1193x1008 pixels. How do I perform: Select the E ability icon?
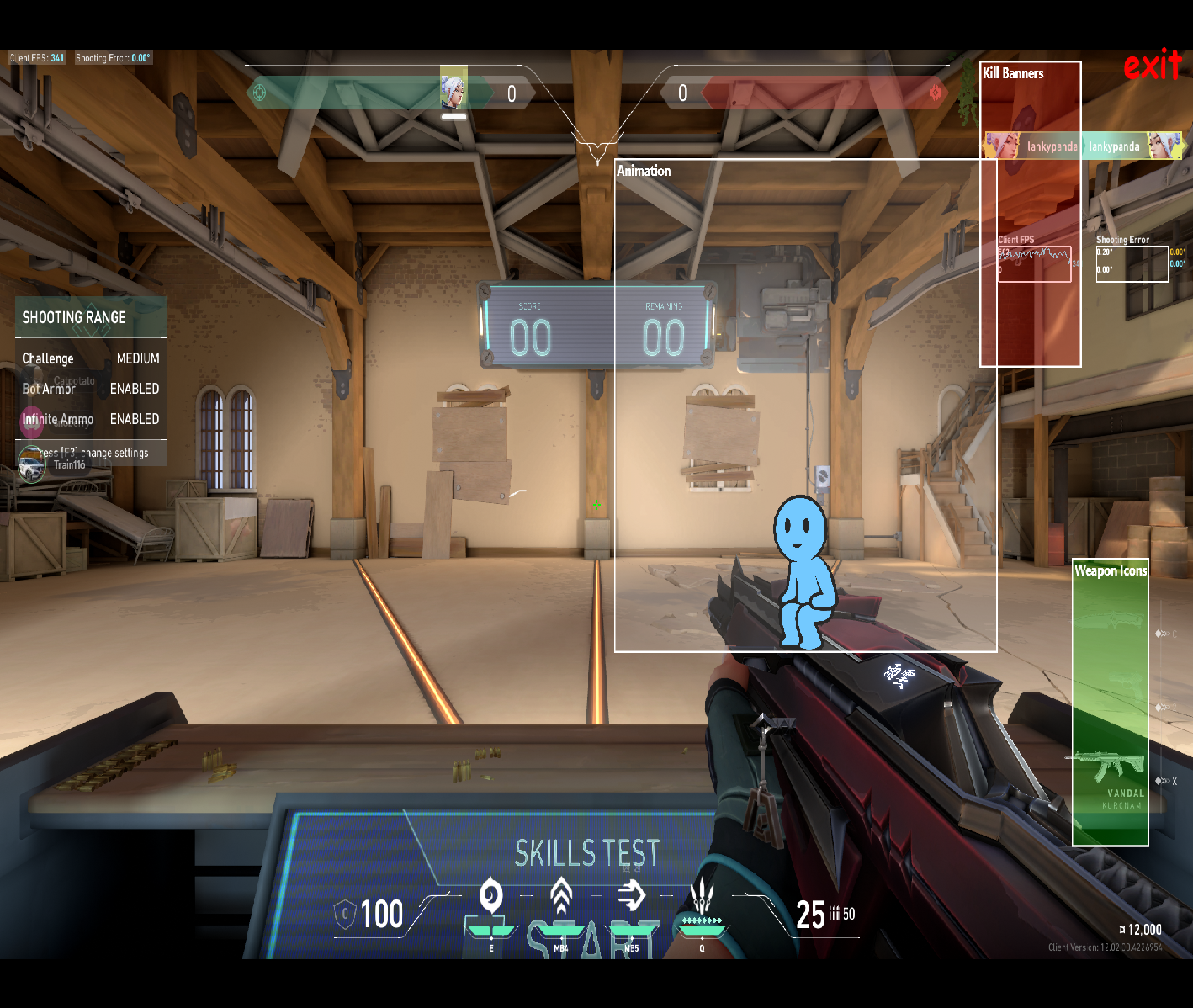click(x=492, y=896)
